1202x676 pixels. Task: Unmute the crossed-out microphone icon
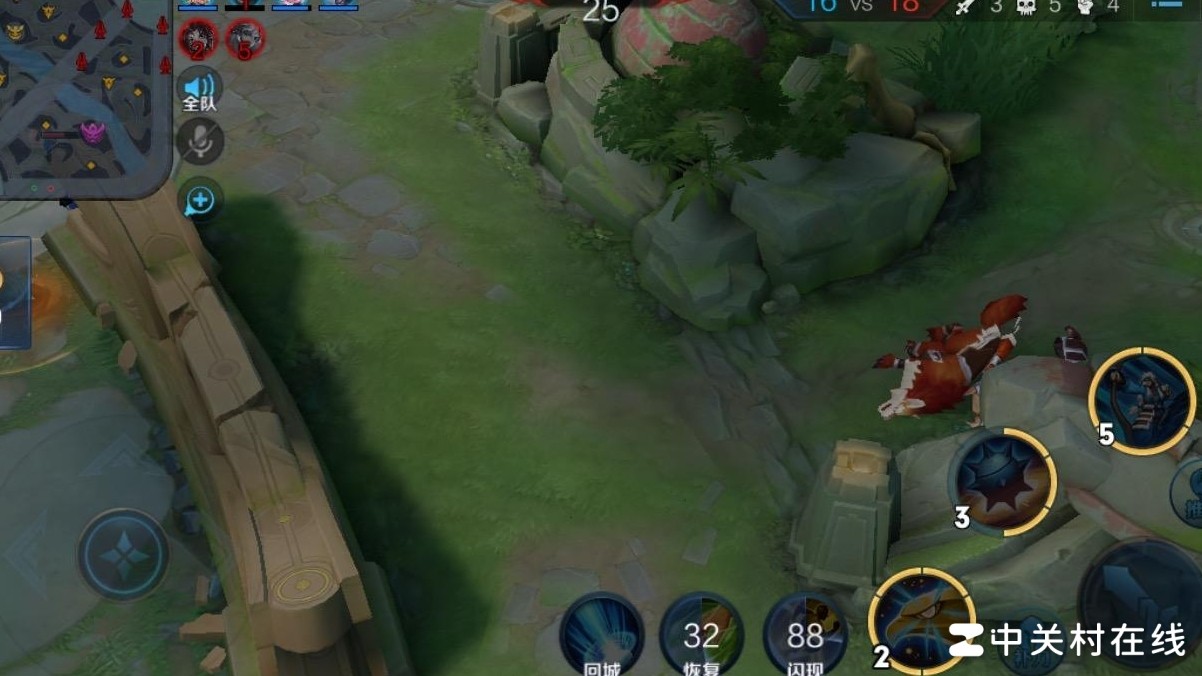[200, 141]
